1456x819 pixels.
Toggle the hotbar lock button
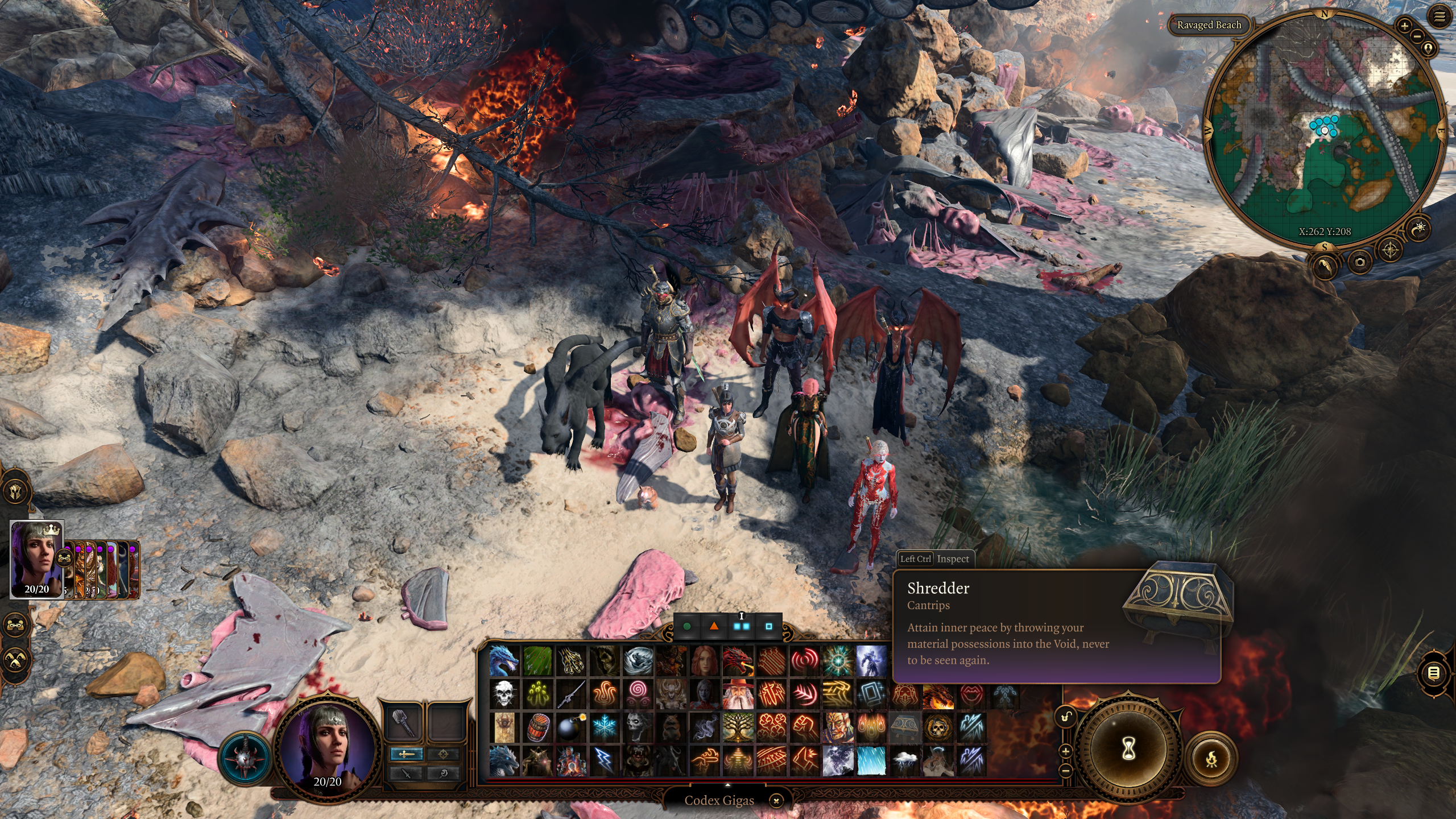[1066, 717]
